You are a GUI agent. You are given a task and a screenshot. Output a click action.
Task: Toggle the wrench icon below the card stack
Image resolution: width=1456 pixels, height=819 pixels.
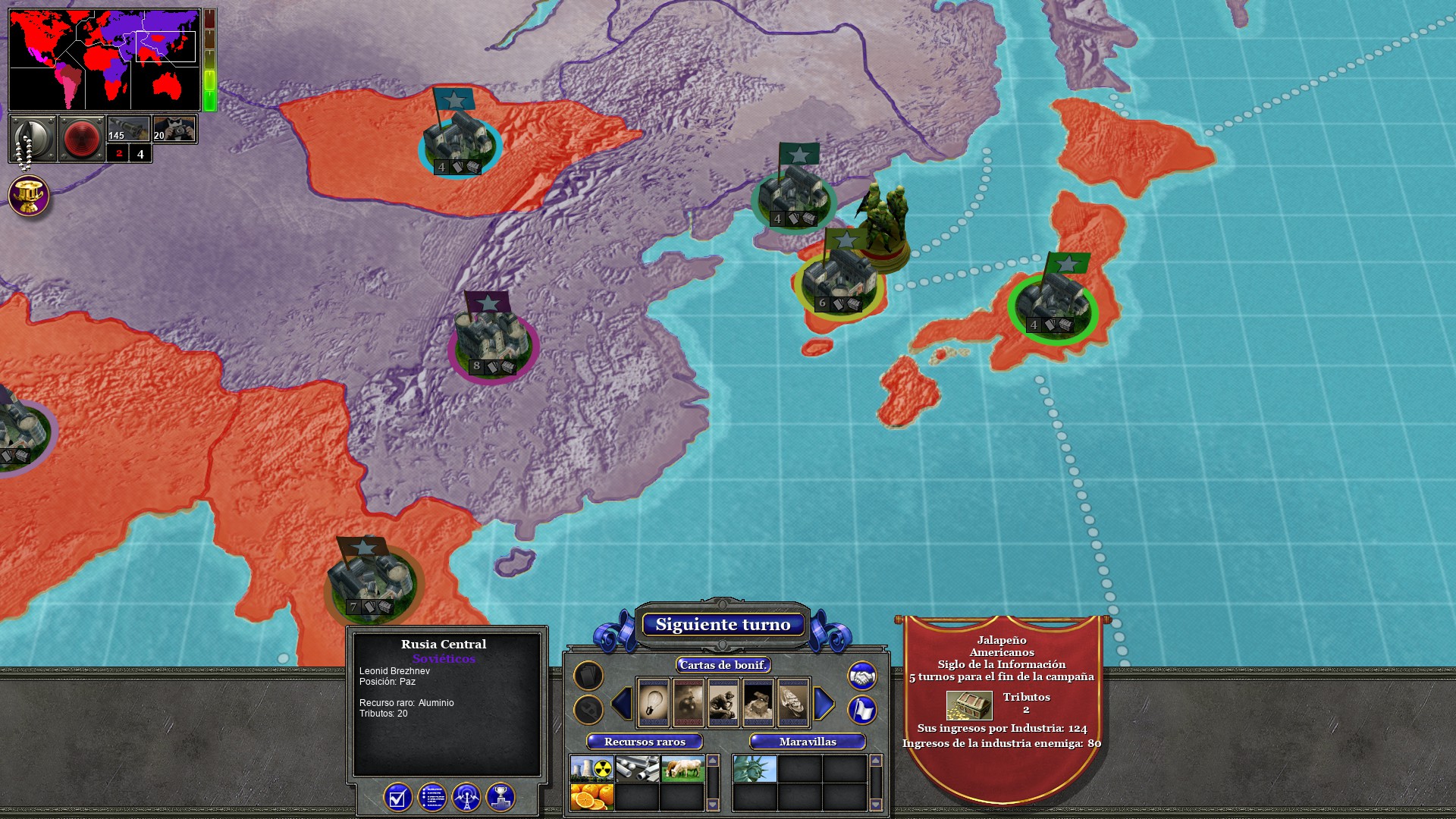pyautogui.click(x=589, y=710)
